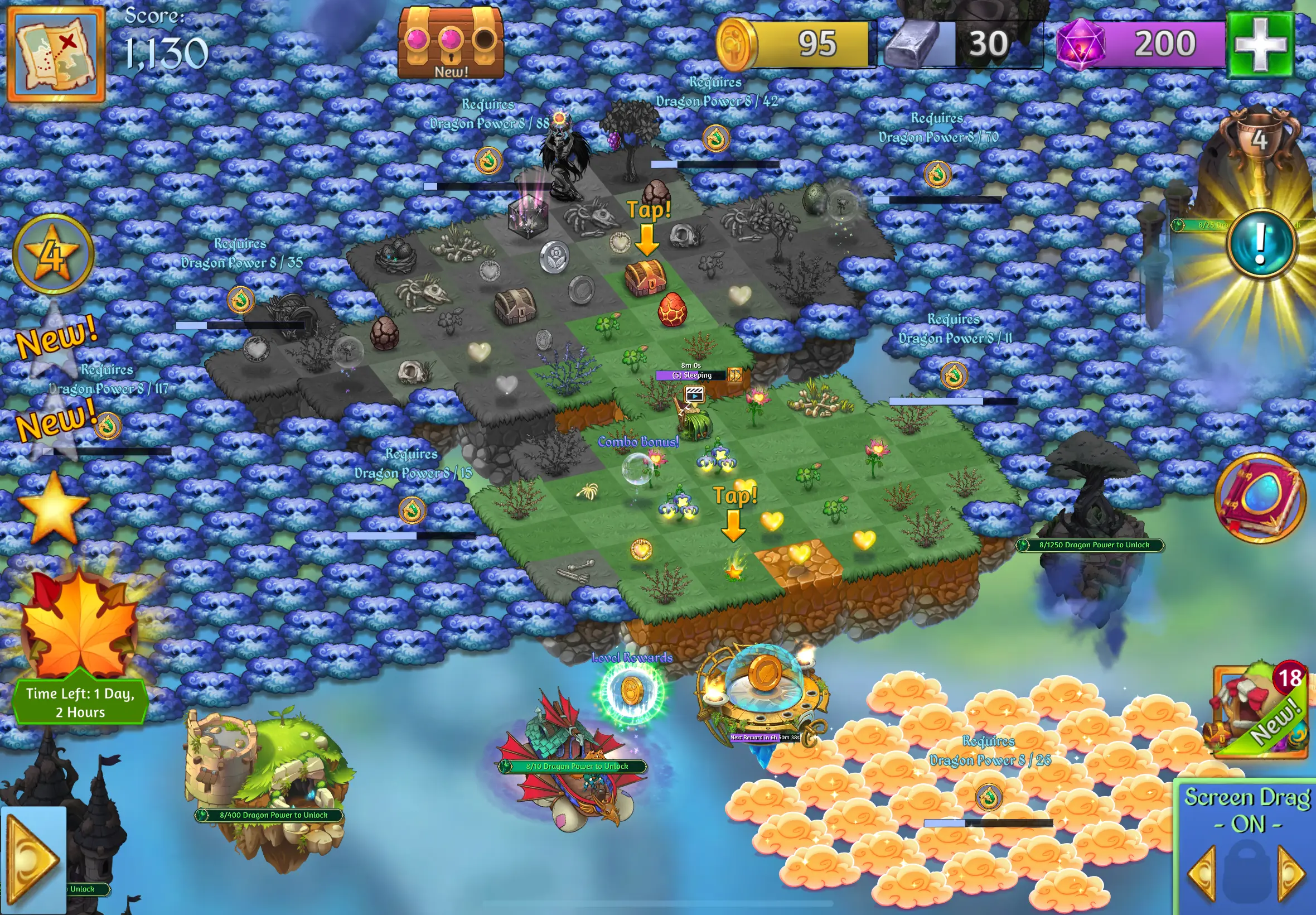The height and width of the screenshot is (915, 1316).
Task: Select the stone brick counter showing 30
Action: [x=962, y=44]
